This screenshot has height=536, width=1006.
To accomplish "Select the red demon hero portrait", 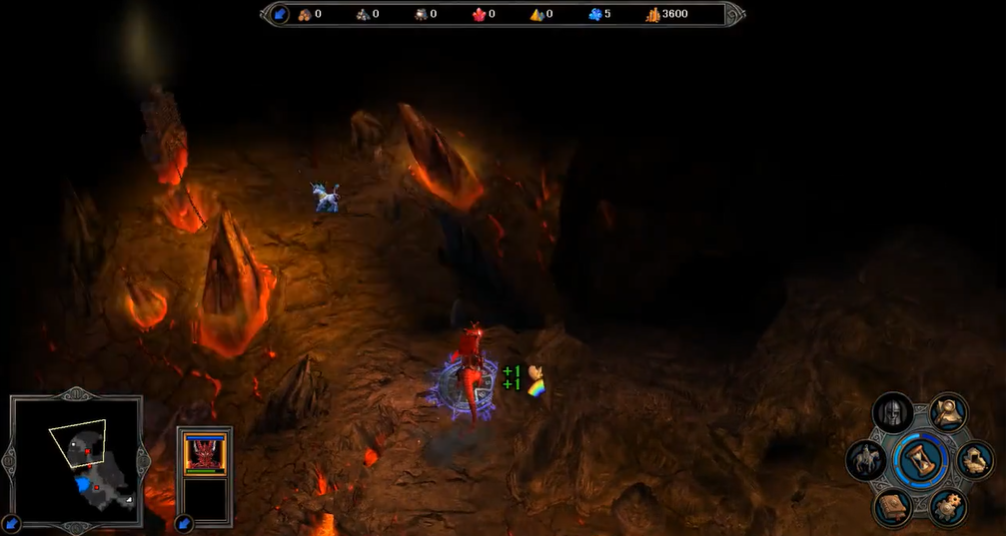I will 206,453.
